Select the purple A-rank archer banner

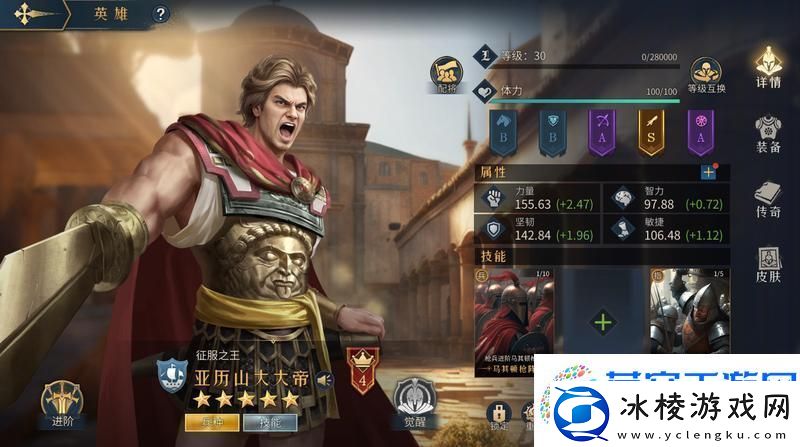click(602, 131)
